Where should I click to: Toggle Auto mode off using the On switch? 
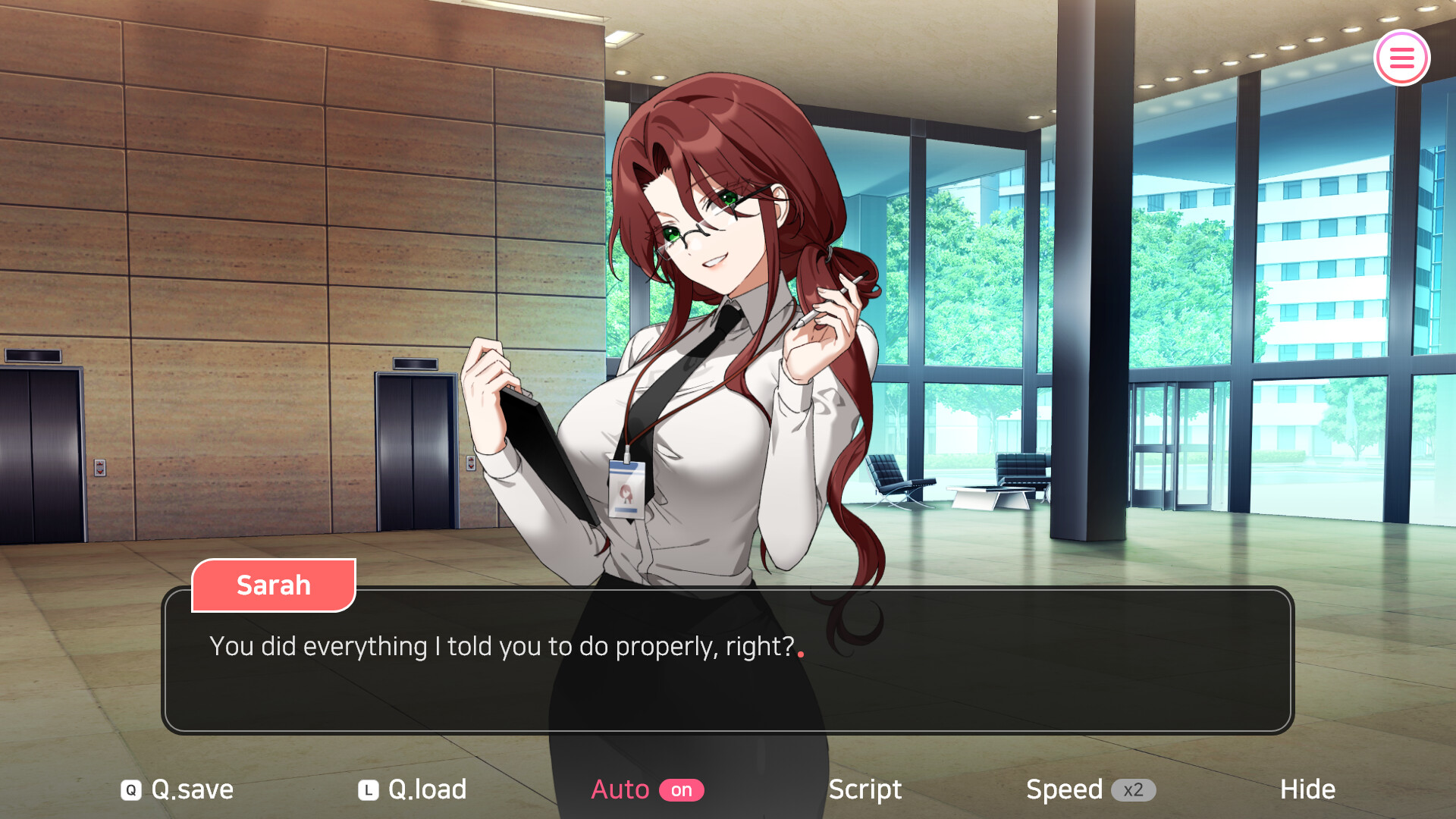click(683, 790)
